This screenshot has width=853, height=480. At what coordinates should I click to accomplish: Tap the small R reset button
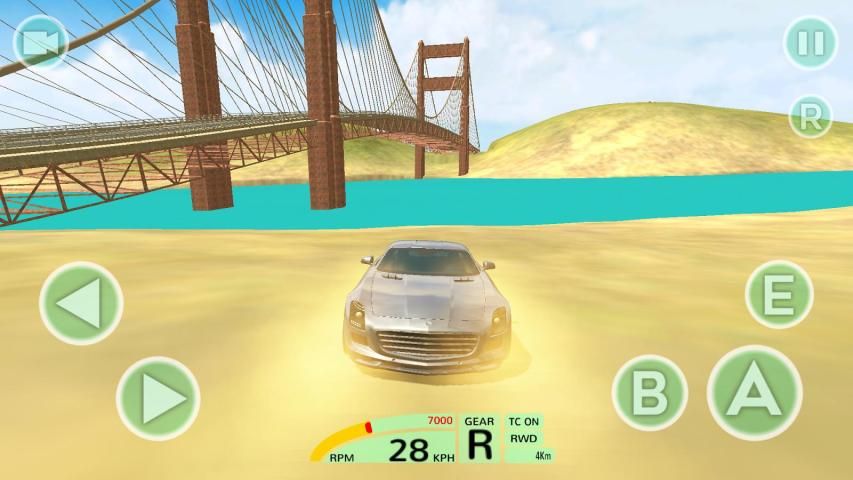(x=810, y=117)
